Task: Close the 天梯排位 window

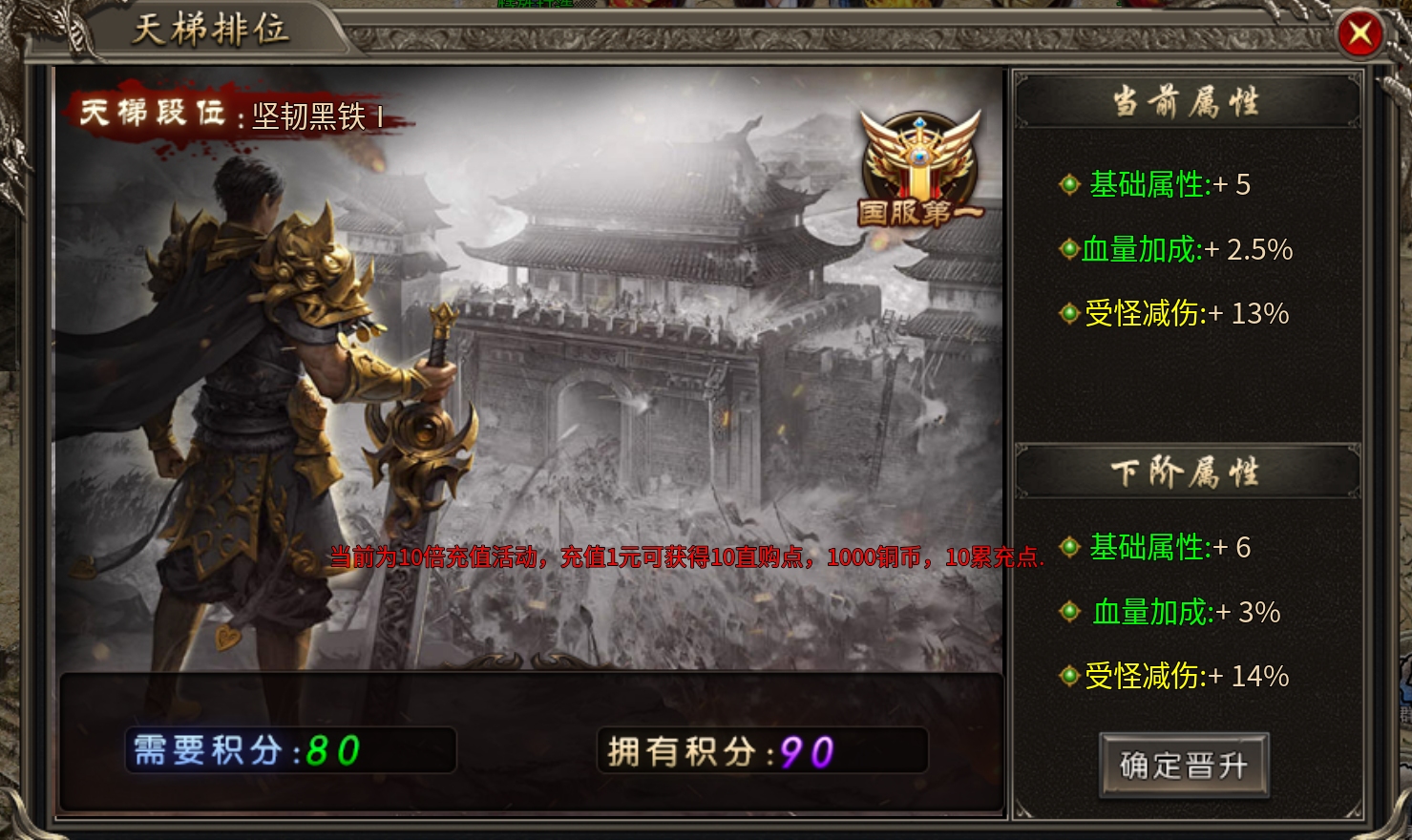Action: coord(1360,33)
